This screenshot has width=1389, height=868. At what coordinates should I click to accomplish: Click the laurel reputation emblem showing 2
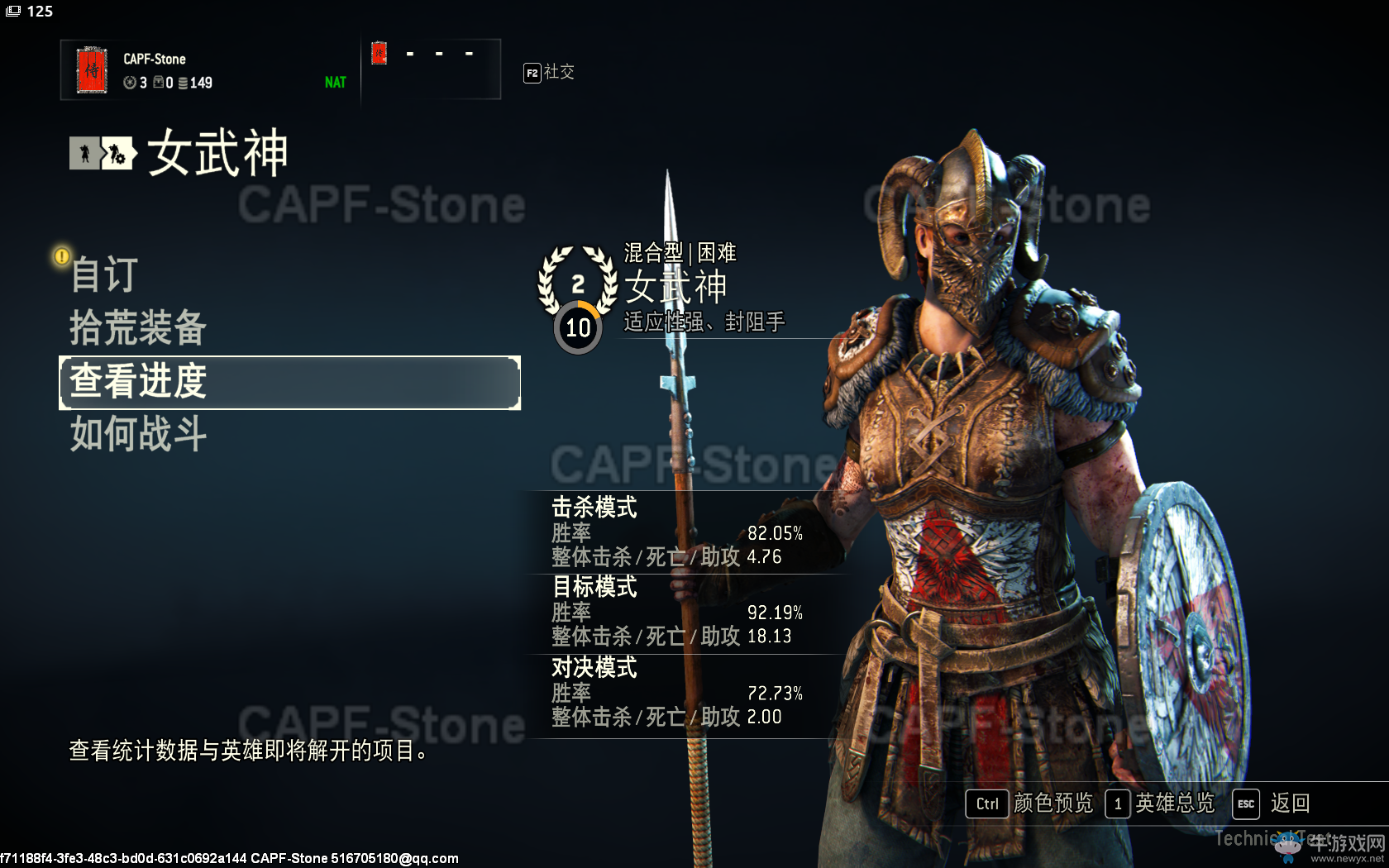pyautogui.click(x=577, y=285)
